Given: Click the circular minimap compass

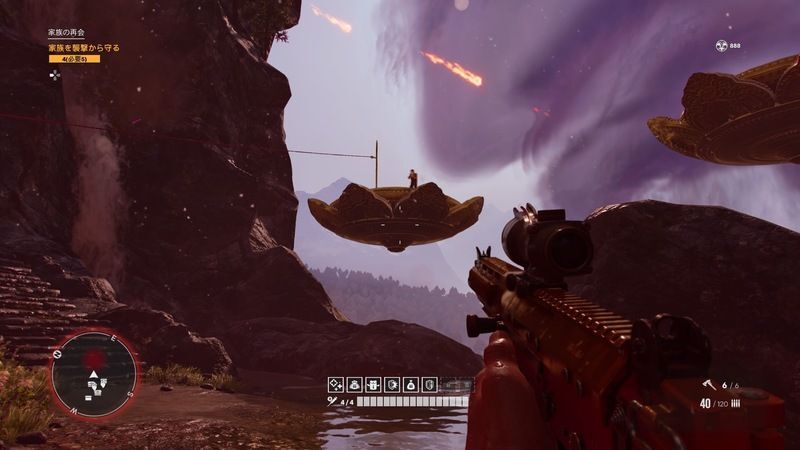Looking at the screenshot, I should tap(95, 374).
